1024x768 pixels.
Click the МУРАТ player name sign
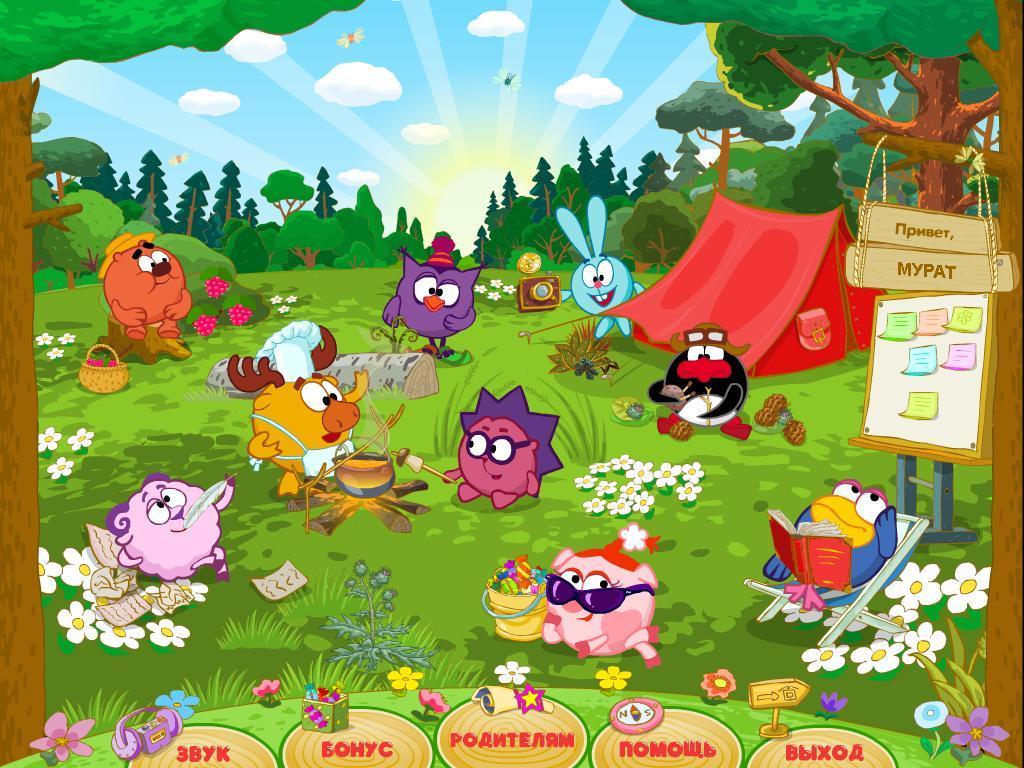[x=925, y=270]
